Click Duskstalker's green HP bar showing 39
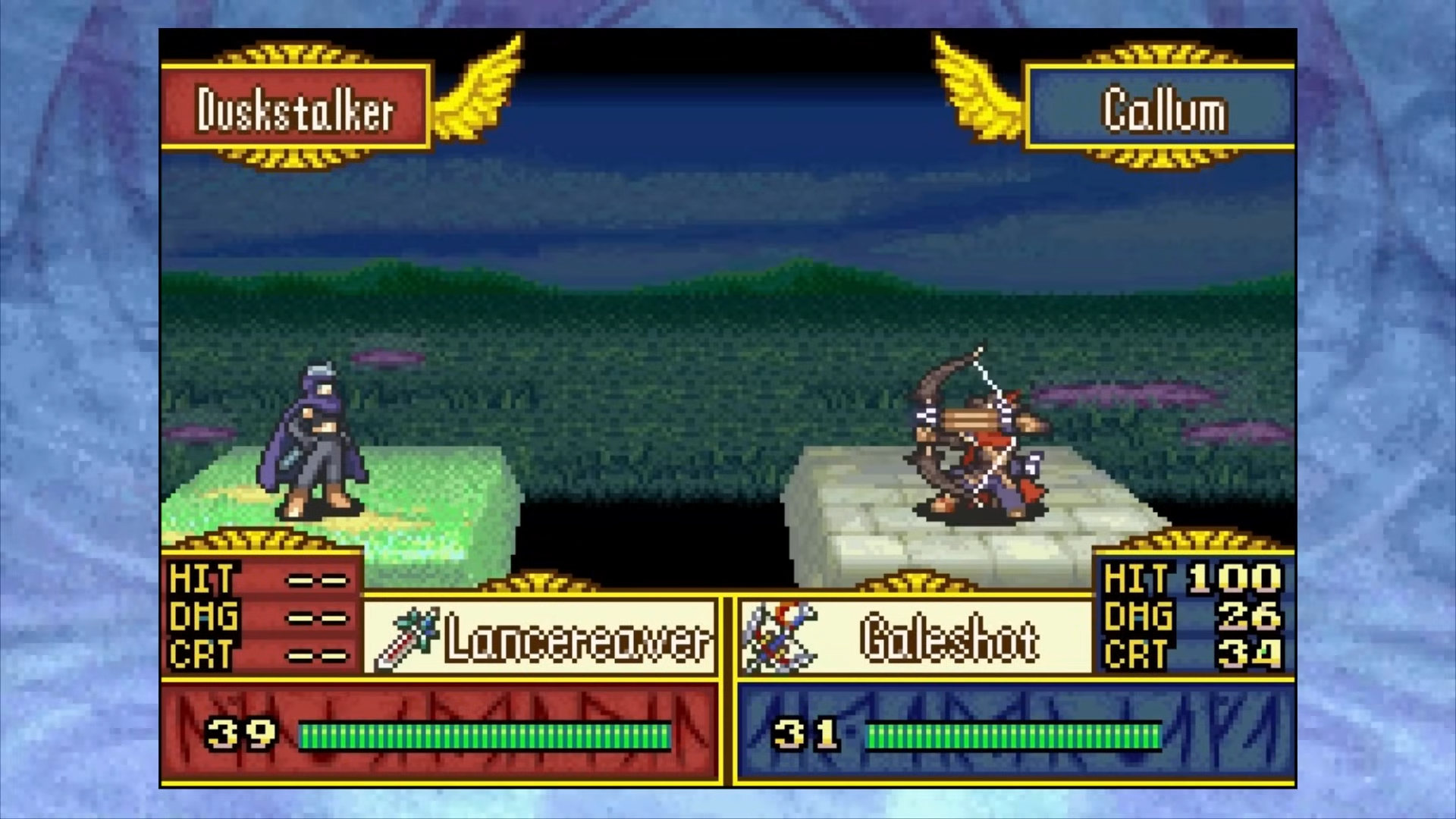 485,733
